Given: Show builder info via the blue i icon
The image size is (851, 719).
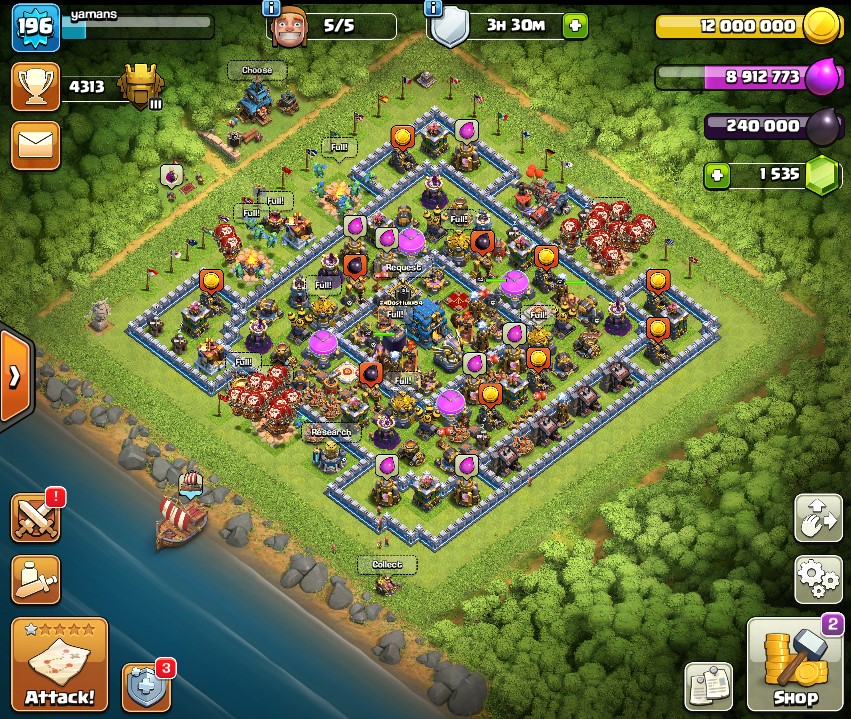Looking at the screenshot, I should click(x=271, y=8).
